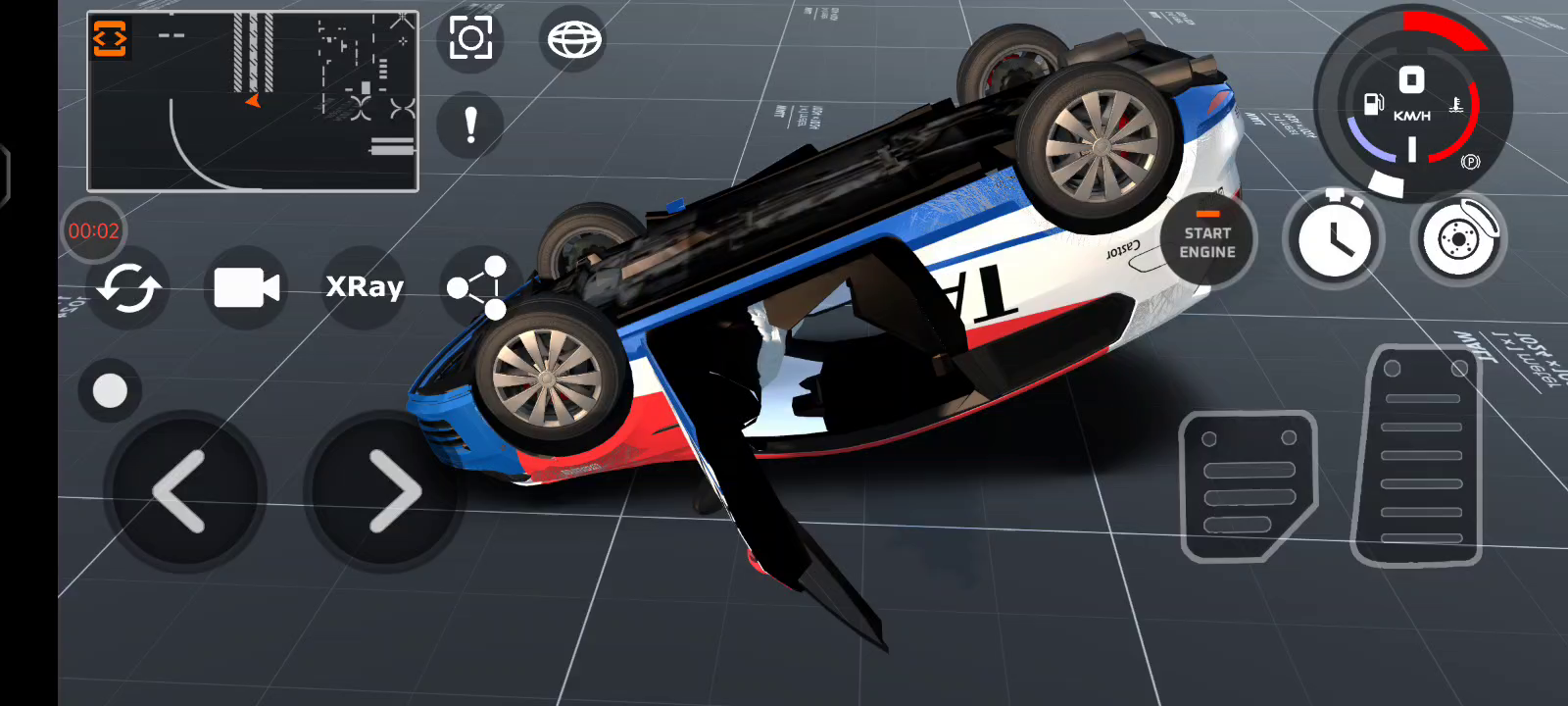Tap the white circle record button
Image resolution: width=1568 pixels, height=706 pixels.
110,390
